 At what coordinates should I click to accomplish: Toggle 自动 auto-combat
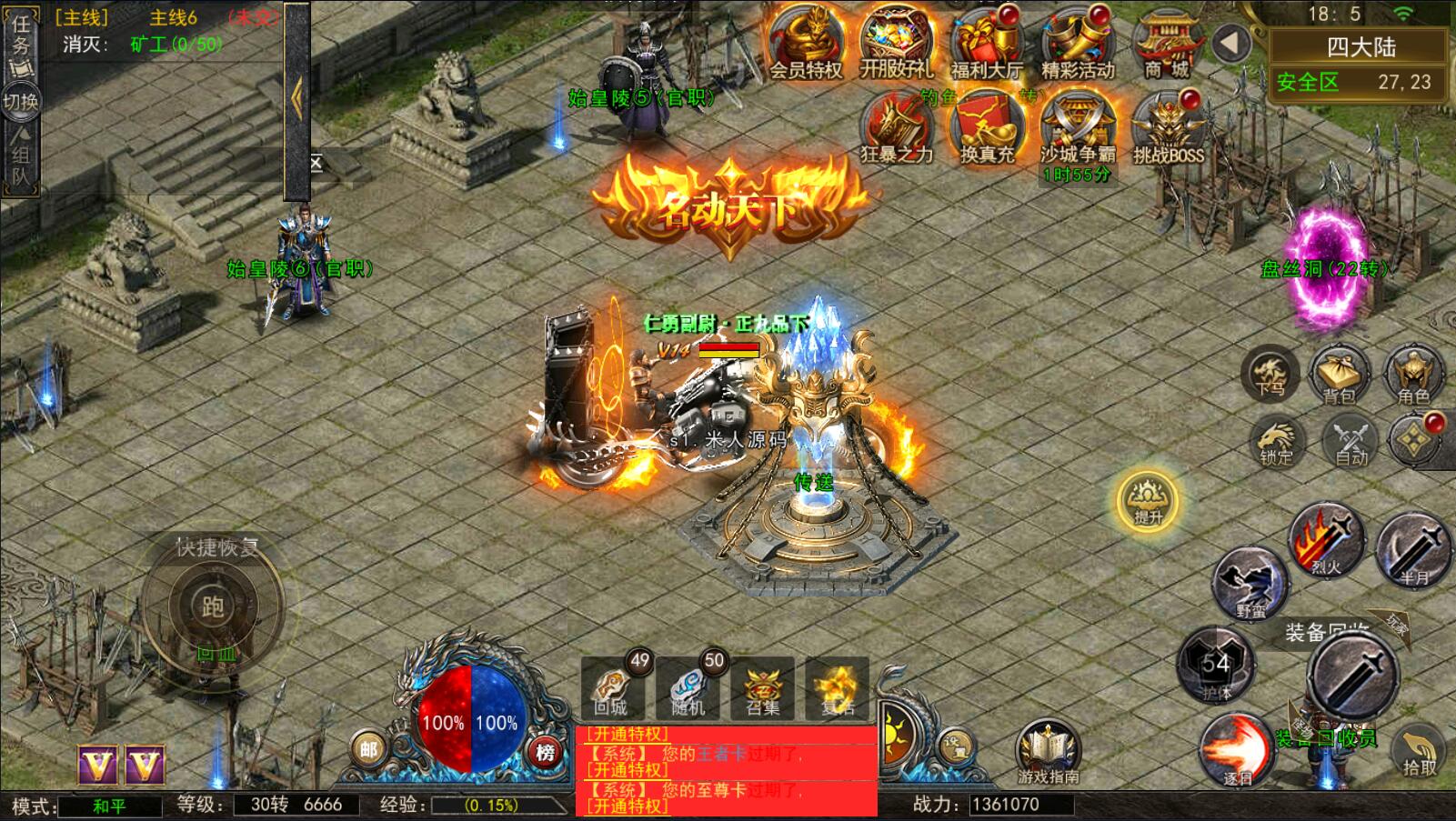point(1351,439)
